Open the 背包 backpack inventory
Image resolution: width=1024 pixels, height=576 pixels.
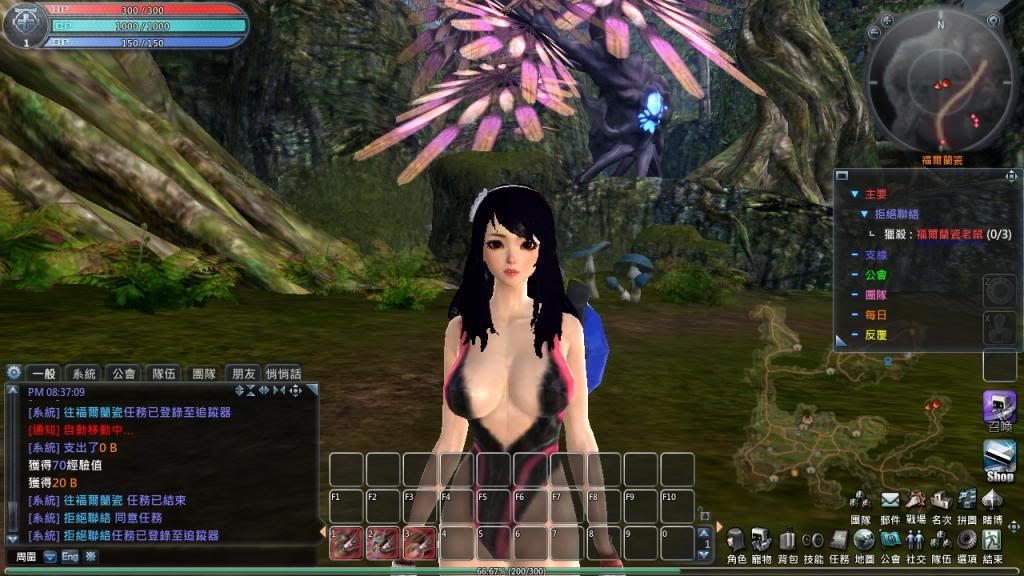(788, 540)
